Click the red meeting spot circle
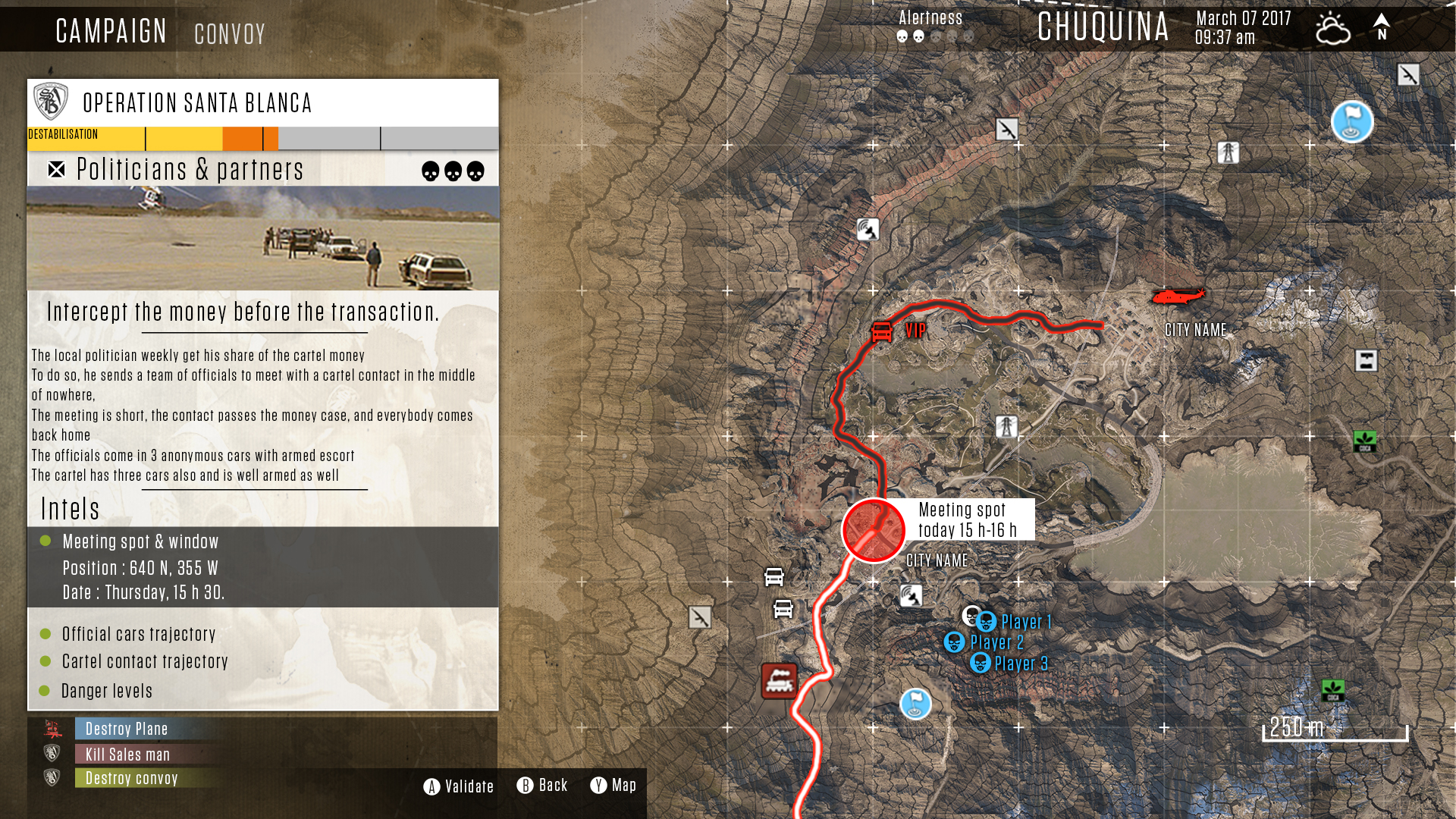Screen dimensions: 1456x819 (x=873, y=530)
